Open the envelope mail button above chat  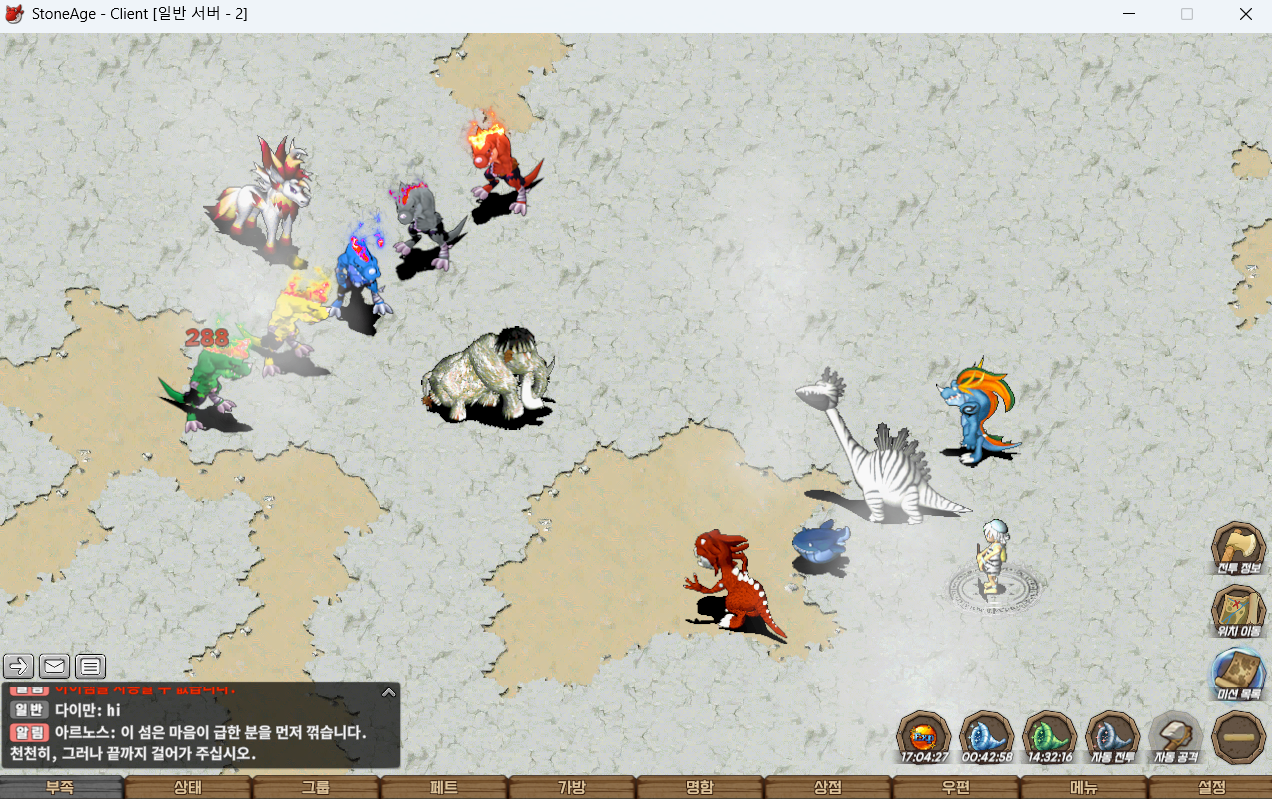coord(54,666)
